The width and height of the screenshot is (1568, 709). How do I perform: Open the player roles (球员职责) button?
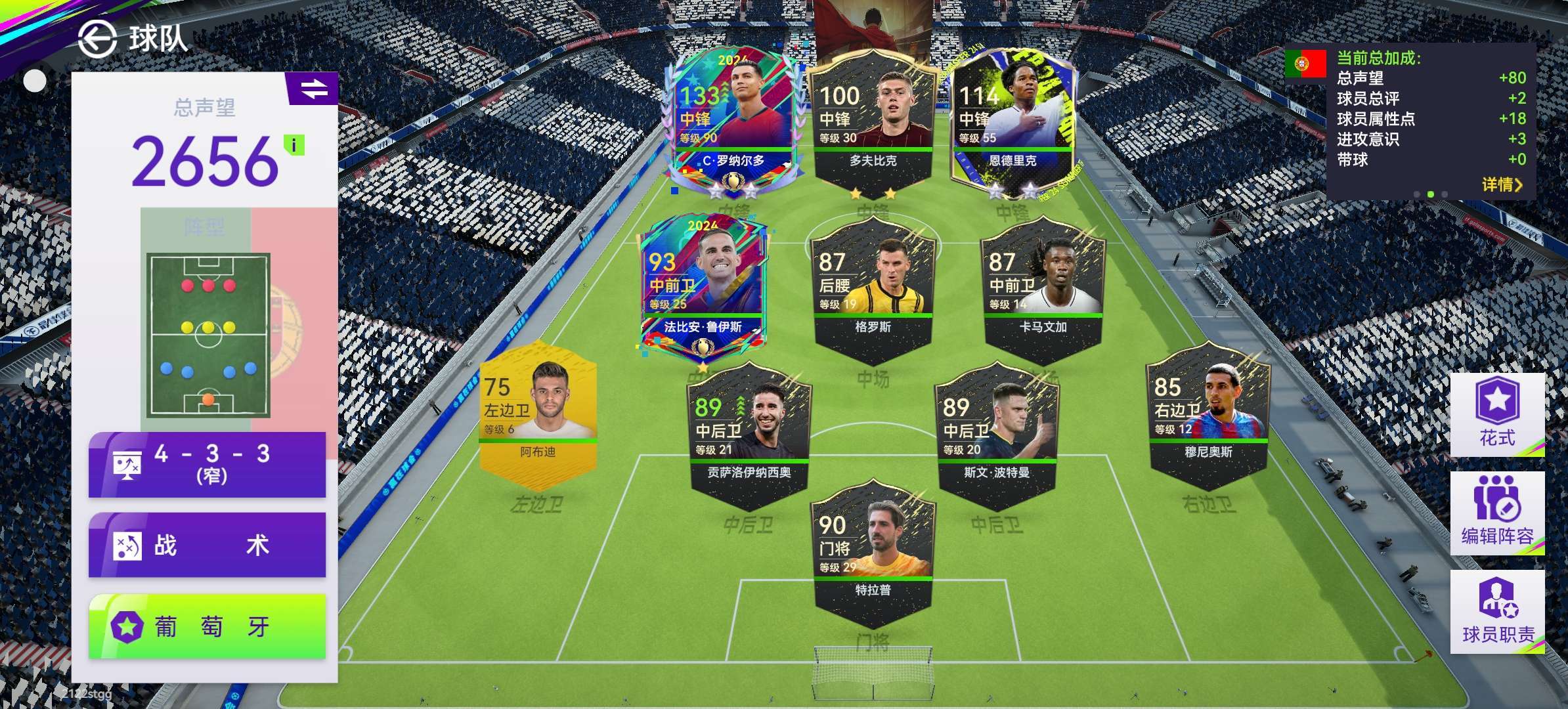tap(1496, 611)
